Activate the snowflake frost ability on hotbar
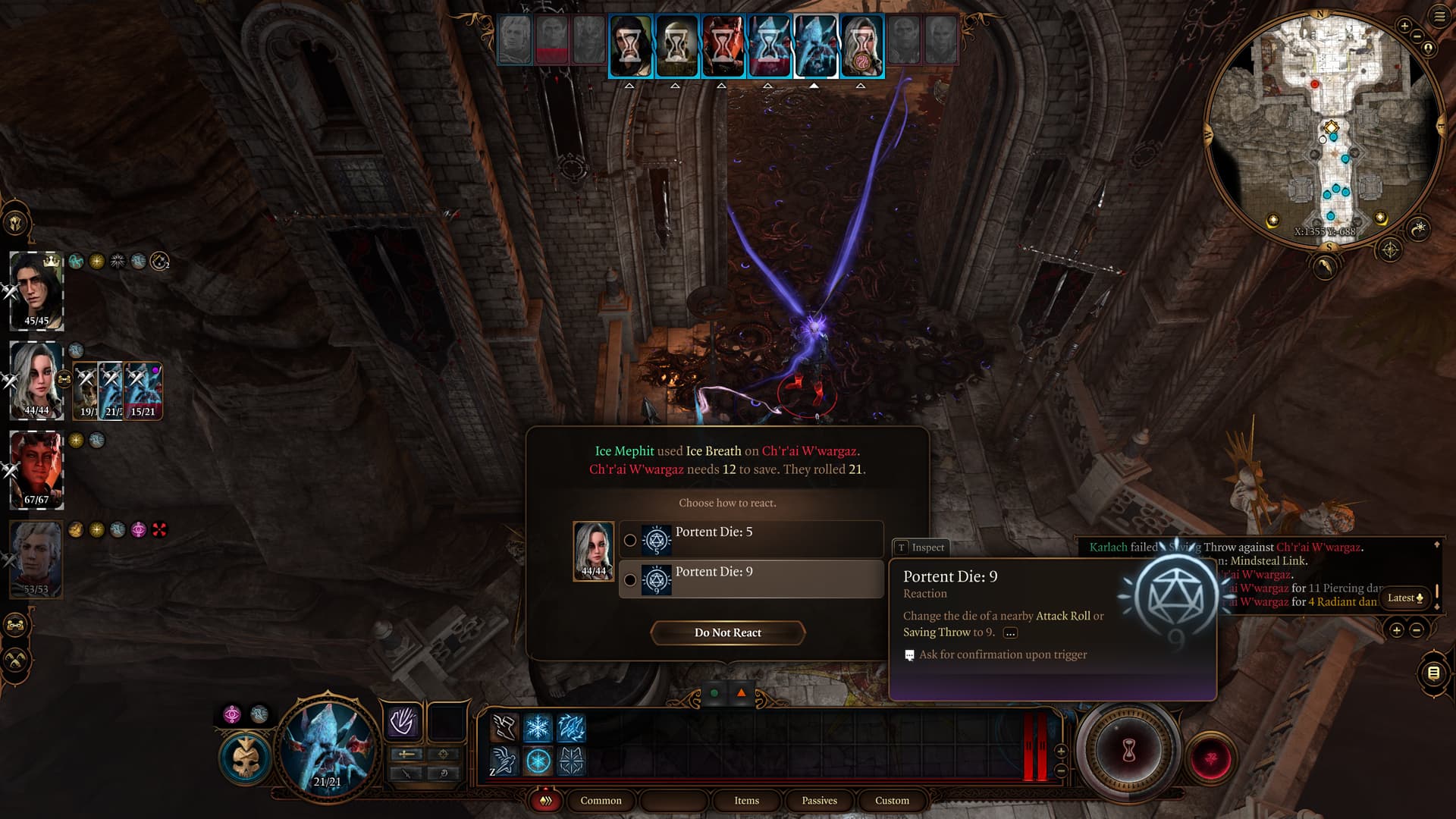This screenshot has width=1456, height=819. tap(538, 728)
